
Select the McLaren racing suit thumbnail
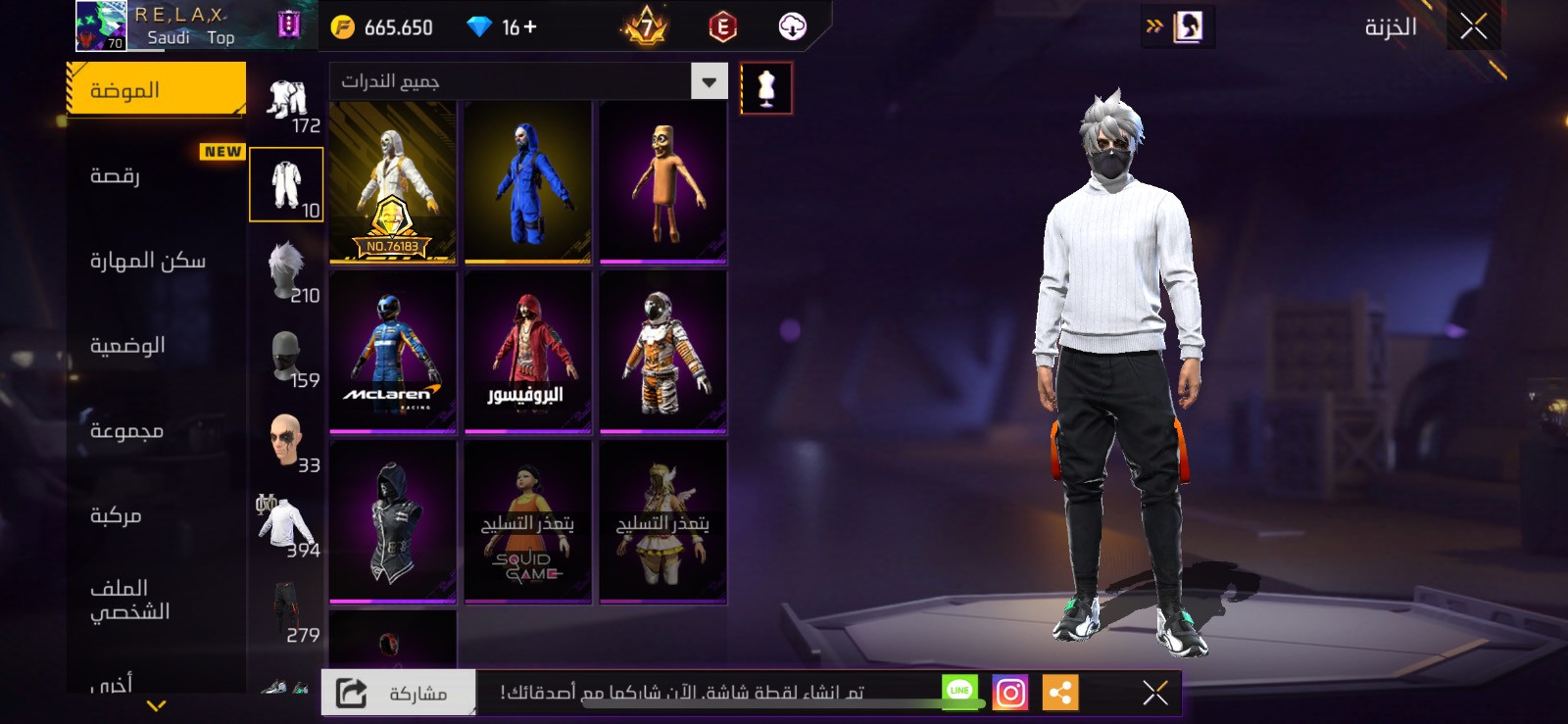(392, 351)
